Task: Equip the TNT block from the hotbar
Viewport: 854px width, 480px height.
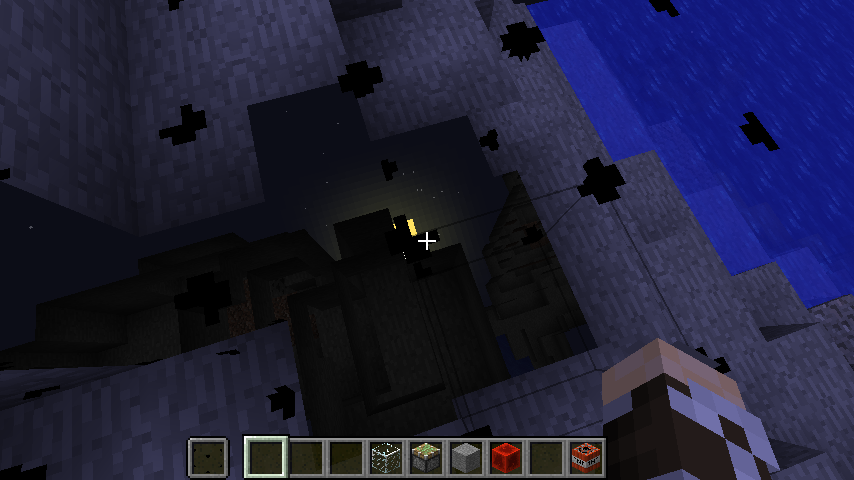Action: pyautogui.click(x=585, y=458)
